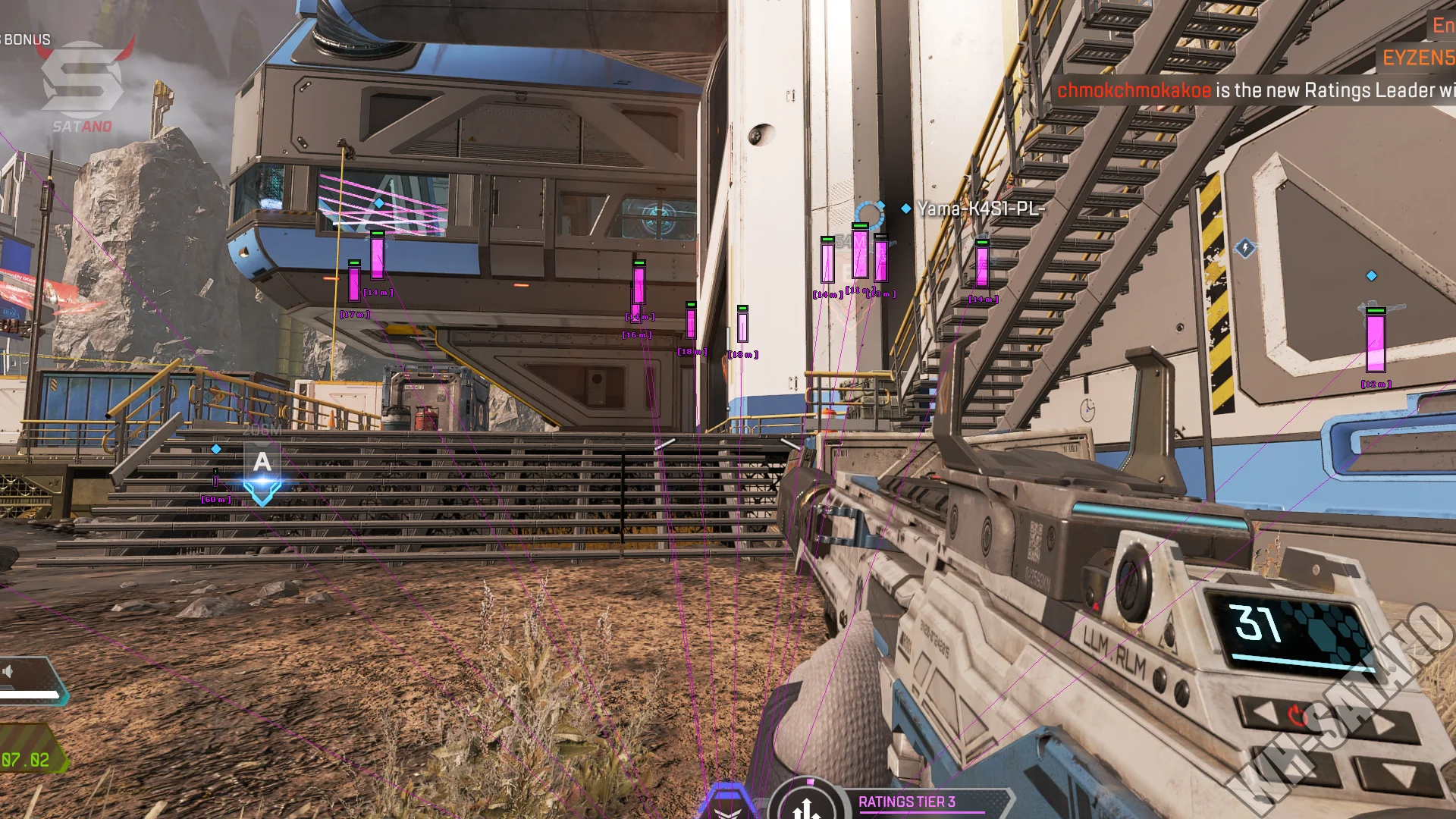Click the Yama-K4S1-PL- teammate name tag
This screenshot has width=1456, height=819.
[x=981, y=209]
